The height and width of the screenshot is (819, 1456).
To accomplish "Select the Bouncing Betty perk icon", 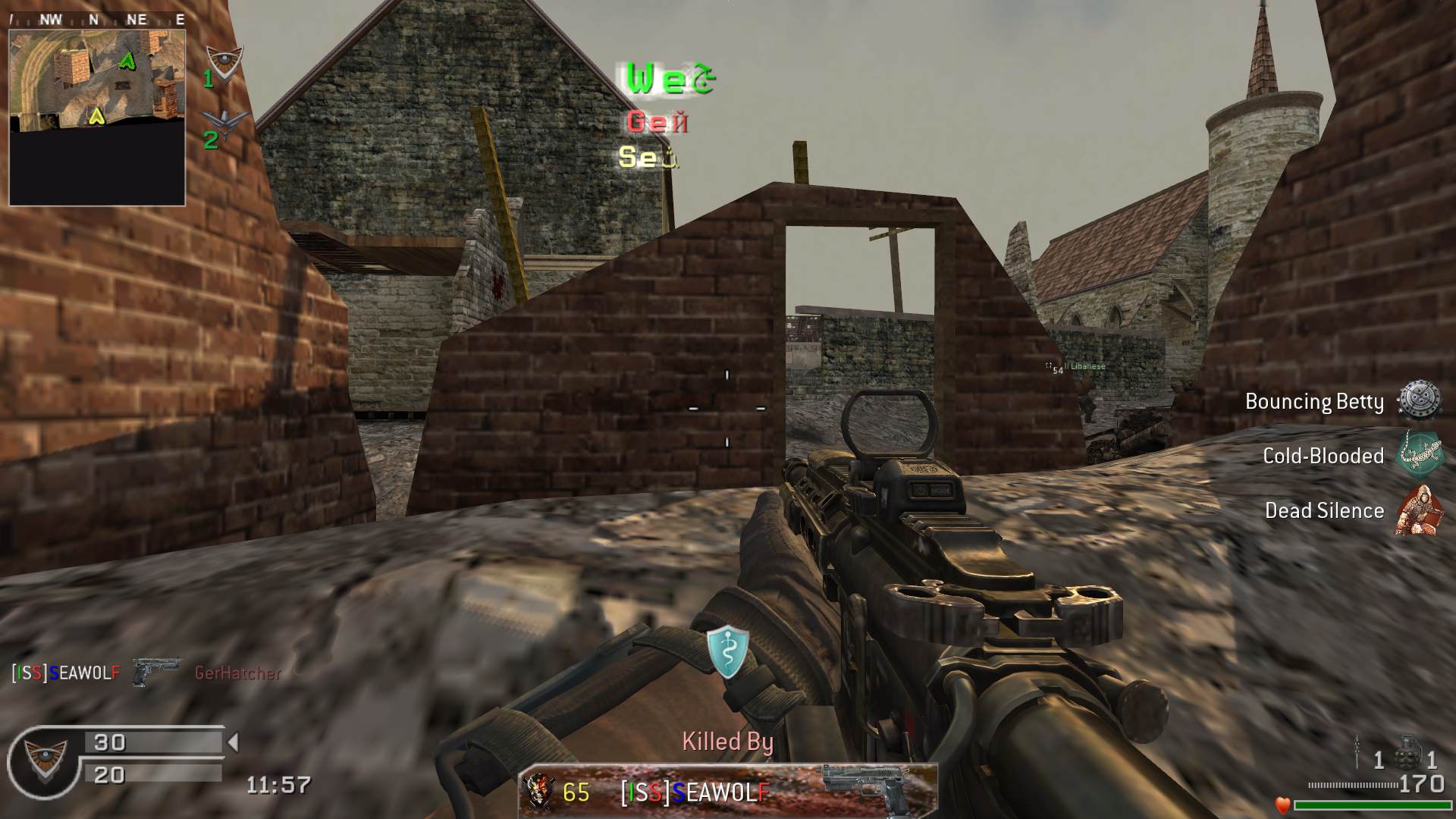I will click(1418, 400).
